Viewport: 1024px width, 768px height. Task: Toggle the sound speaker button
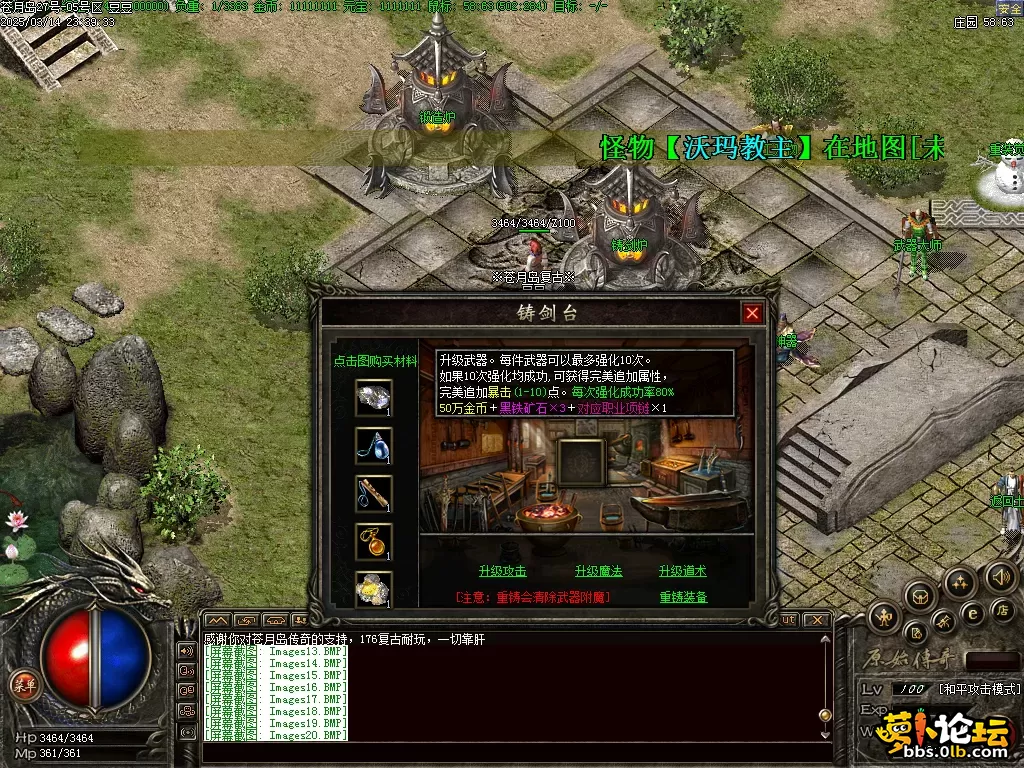click(1000, 576)
